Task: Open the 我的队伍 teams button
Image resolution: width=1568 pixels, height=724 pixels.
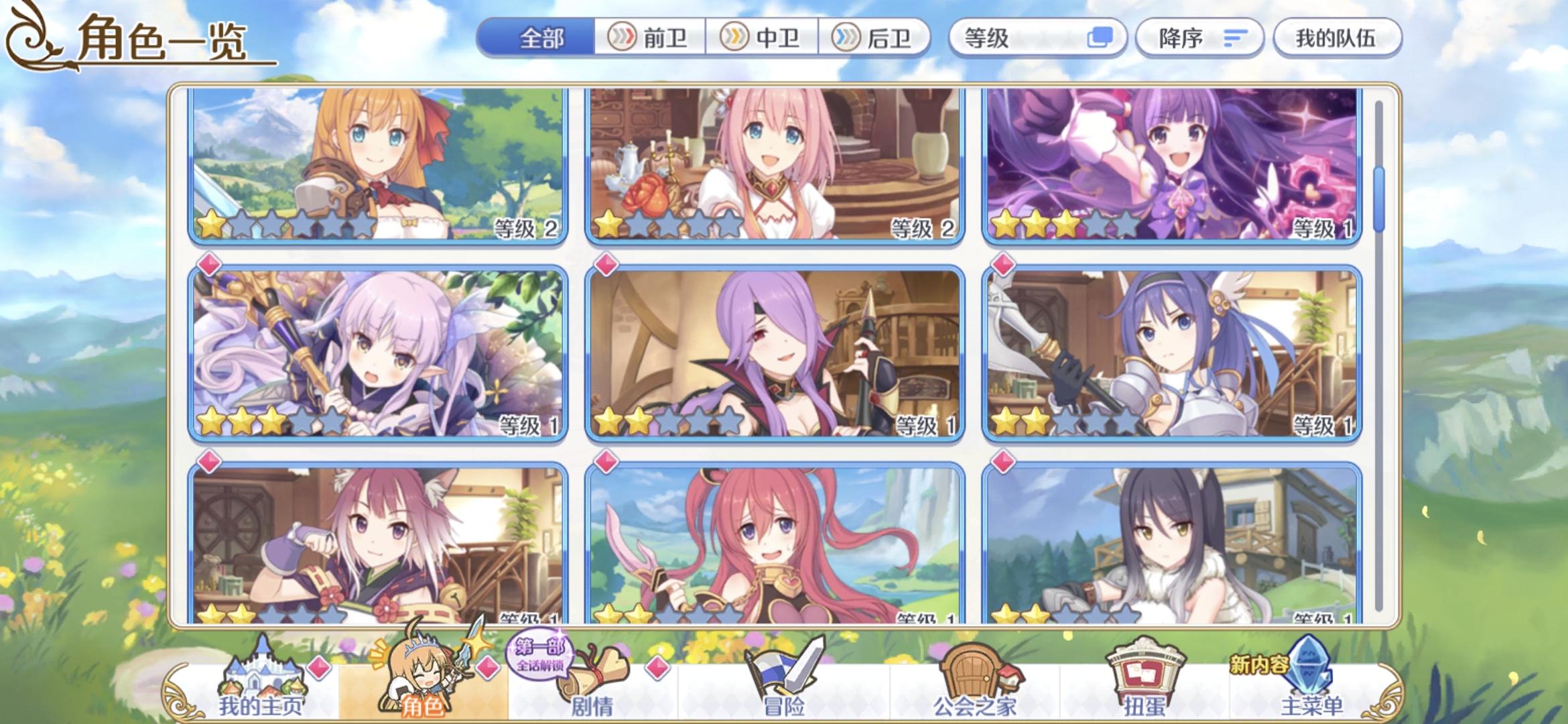Action: (x=1336, y=38)
